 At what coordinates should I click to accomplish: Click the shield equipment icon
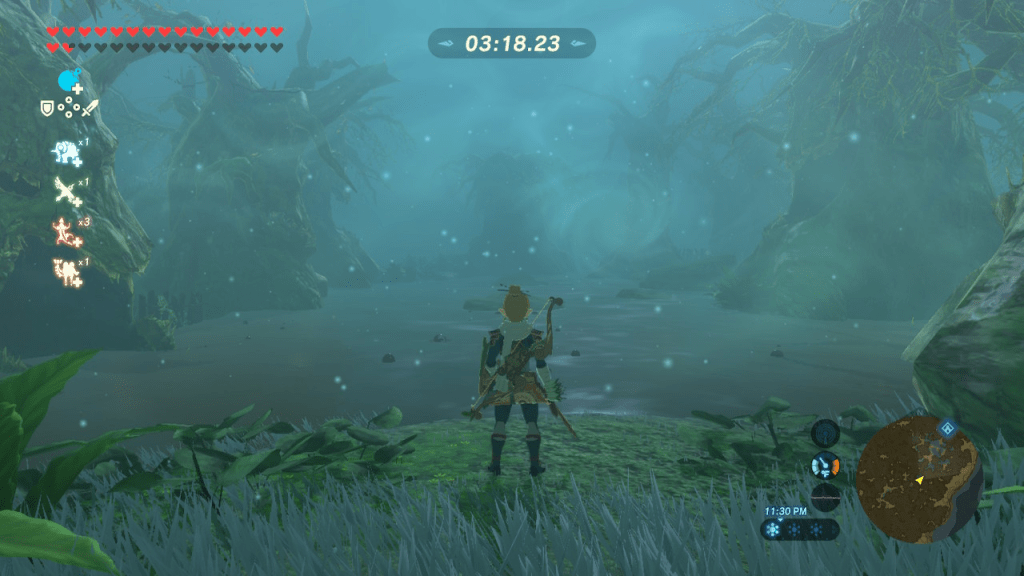point(46,108)
